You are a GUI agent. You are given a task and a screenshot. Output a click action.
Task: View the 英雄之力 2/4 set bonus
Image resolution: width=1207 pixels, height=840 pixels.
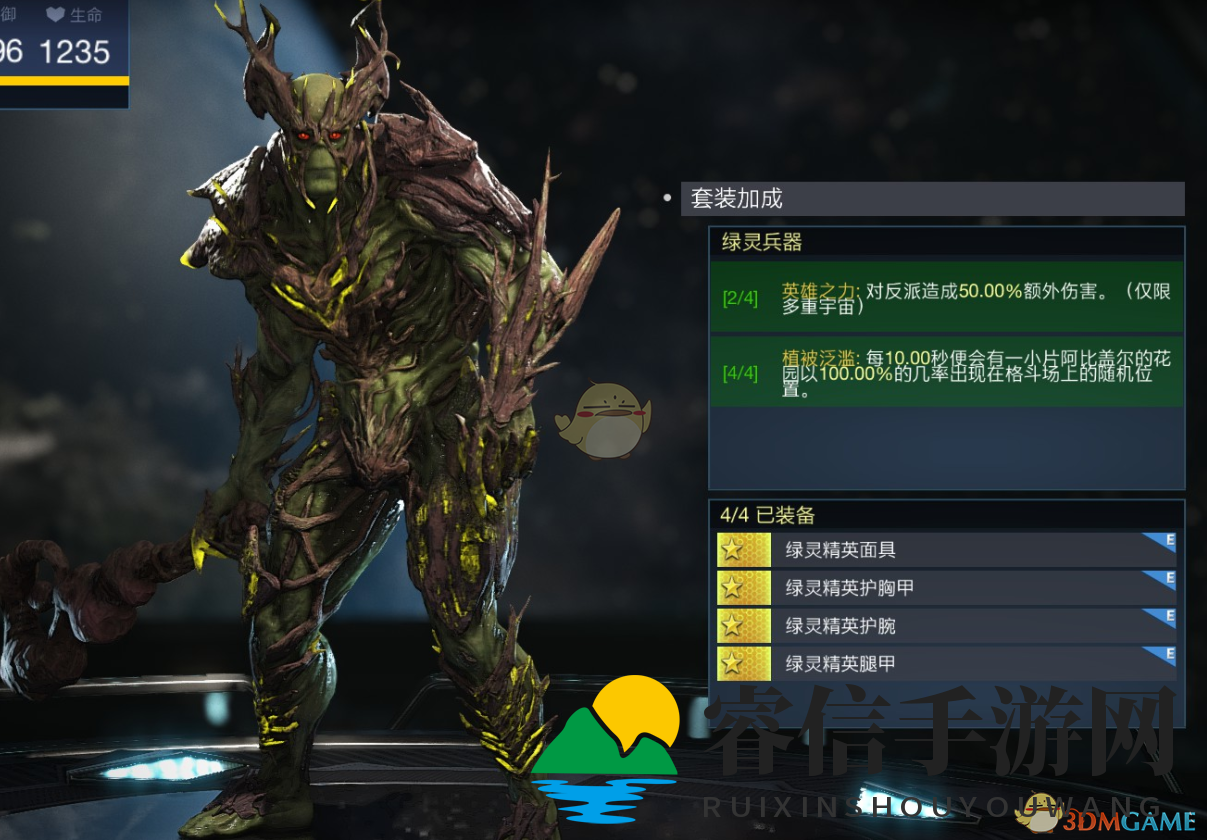point(946,297)
